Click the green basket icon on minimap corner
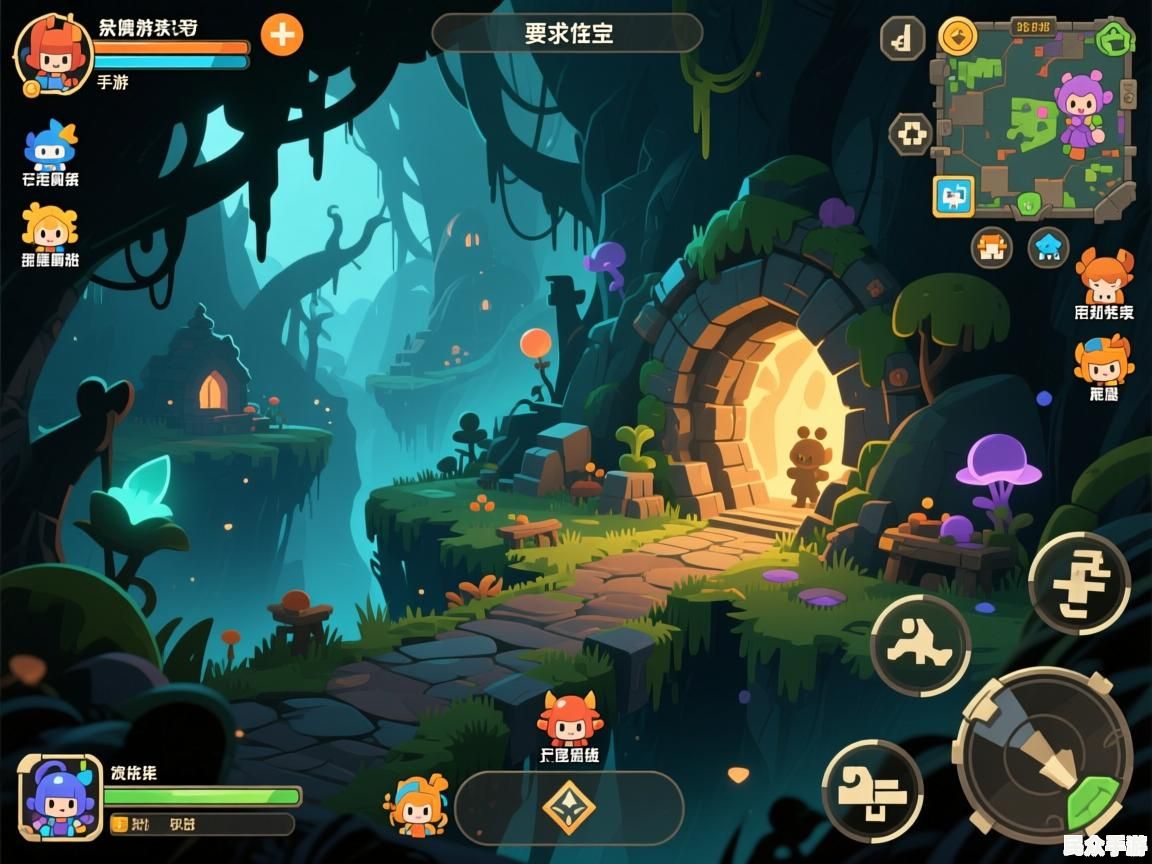 [1113, 39]
